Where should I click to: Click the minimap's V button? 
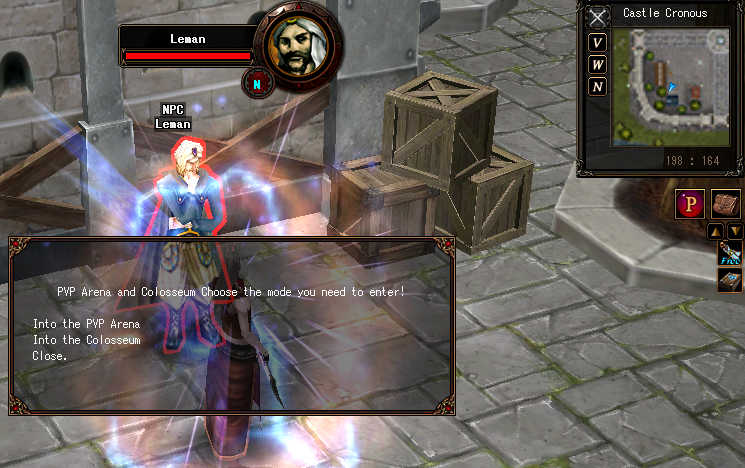pos(597,42)
